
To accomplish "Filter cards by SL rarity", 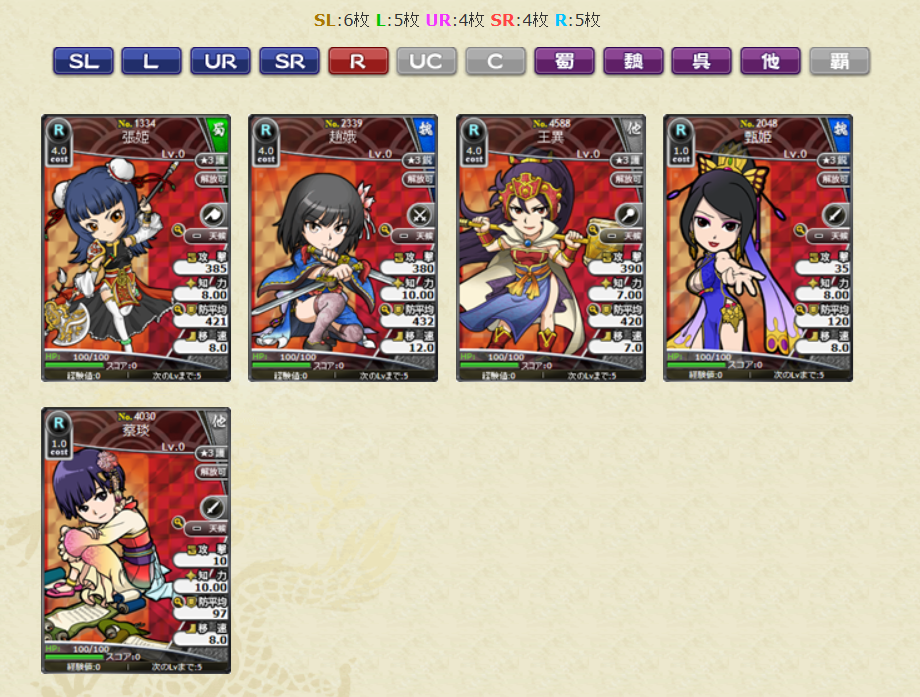I will [x=83, y=61].
